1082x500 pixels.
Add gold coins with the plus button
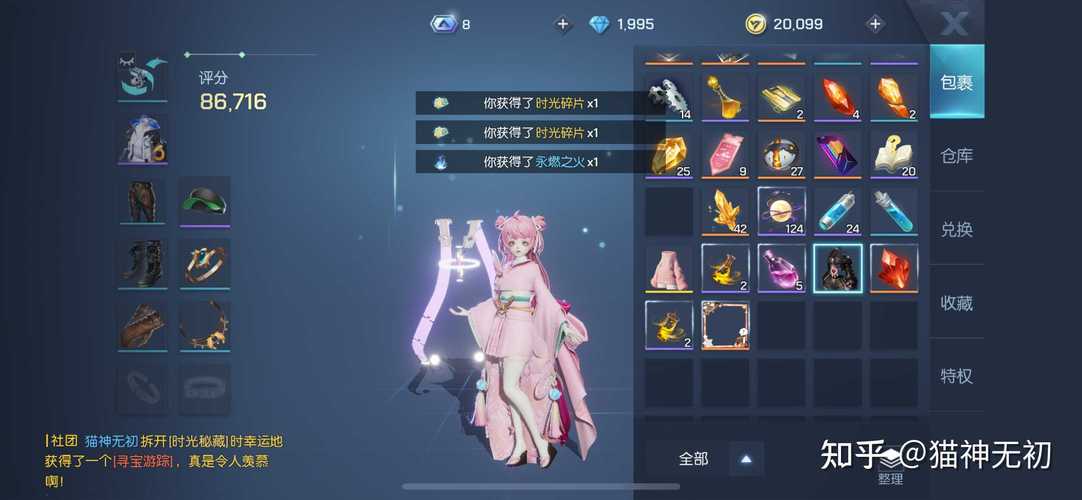pyautogui.click(x=875, y=24)
